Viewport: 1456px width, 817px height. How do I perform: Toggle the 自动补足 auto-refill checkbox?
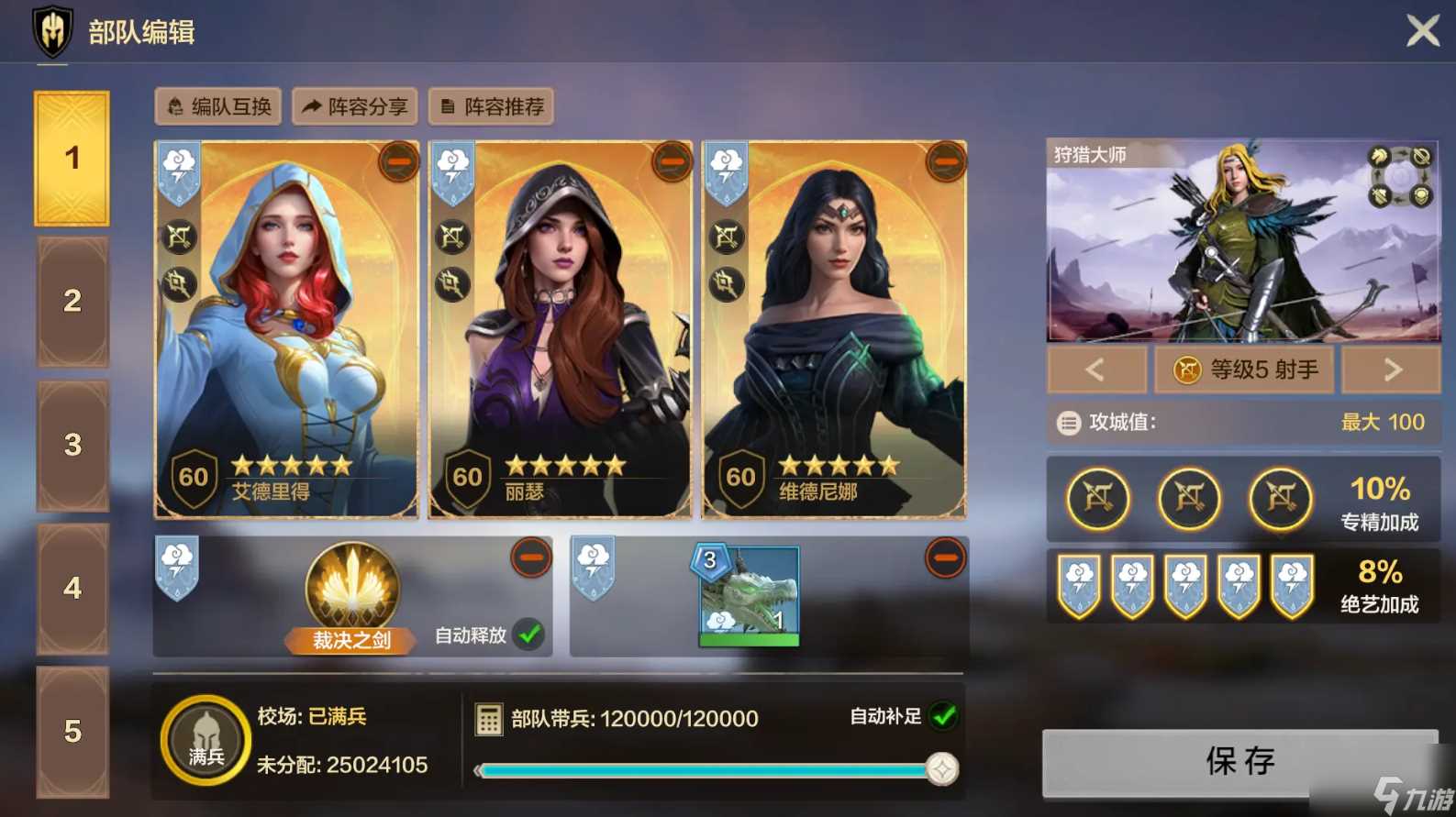coord(943,716)
